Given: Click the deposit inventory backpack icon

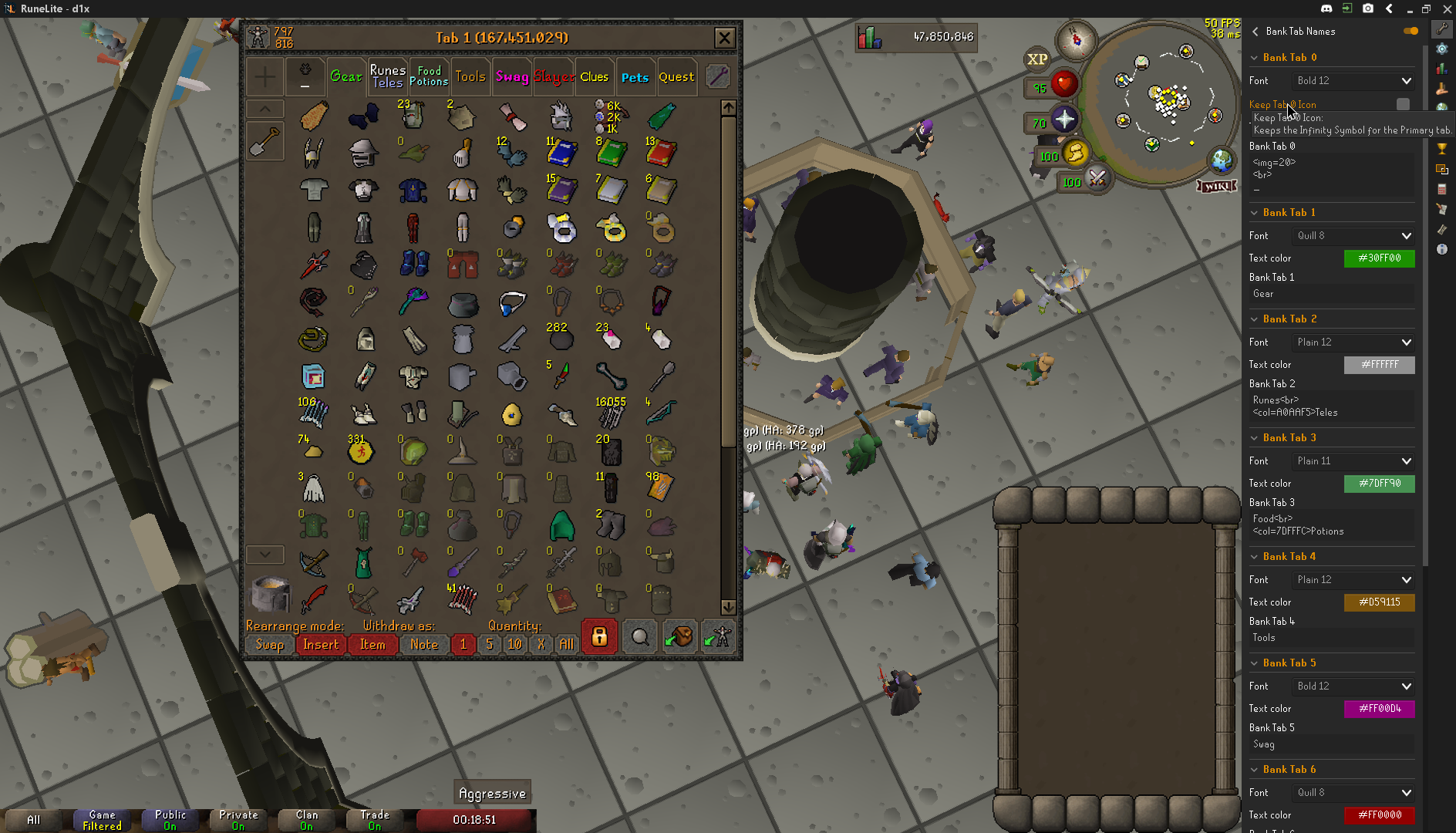Looking at the screenshot, I should [x=679, y=636].
